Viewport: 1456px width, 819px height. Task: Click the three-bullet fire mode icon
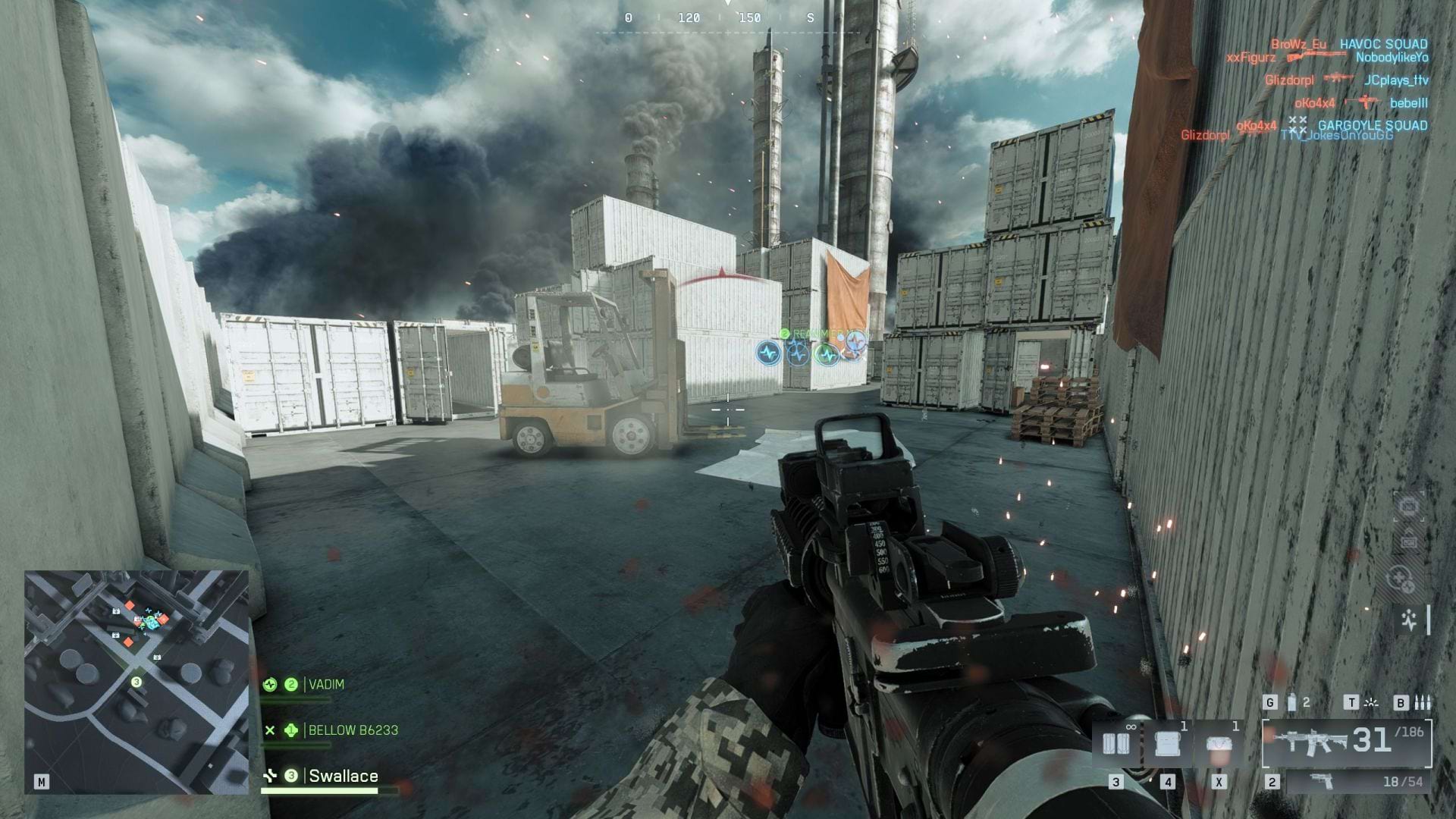click(x=1423, y=703)
